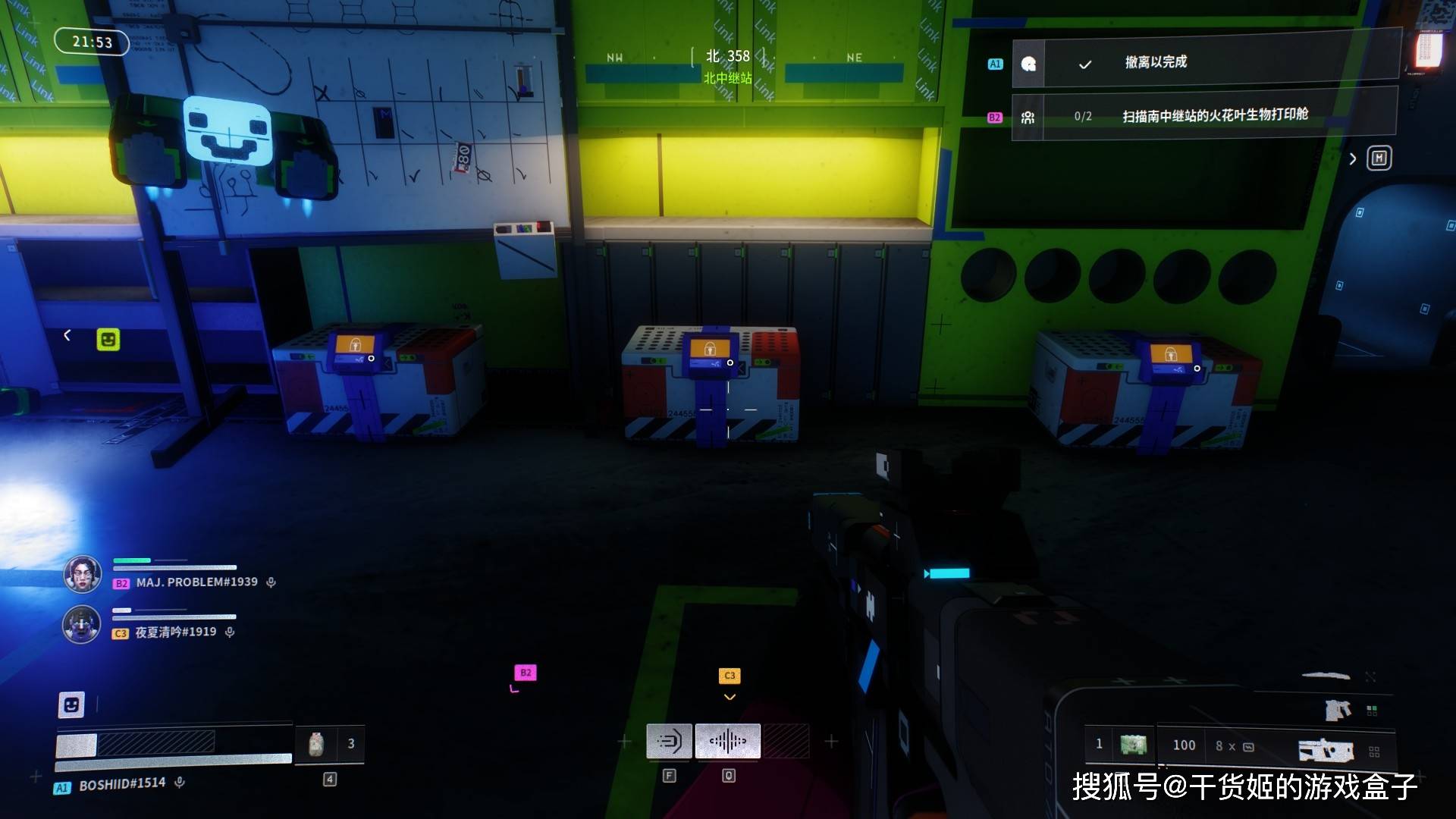Screen dimensions: 1456x819
Task: Click MAJ. PROBLEM#1939's squad portrait
Action: click(82, 574)
